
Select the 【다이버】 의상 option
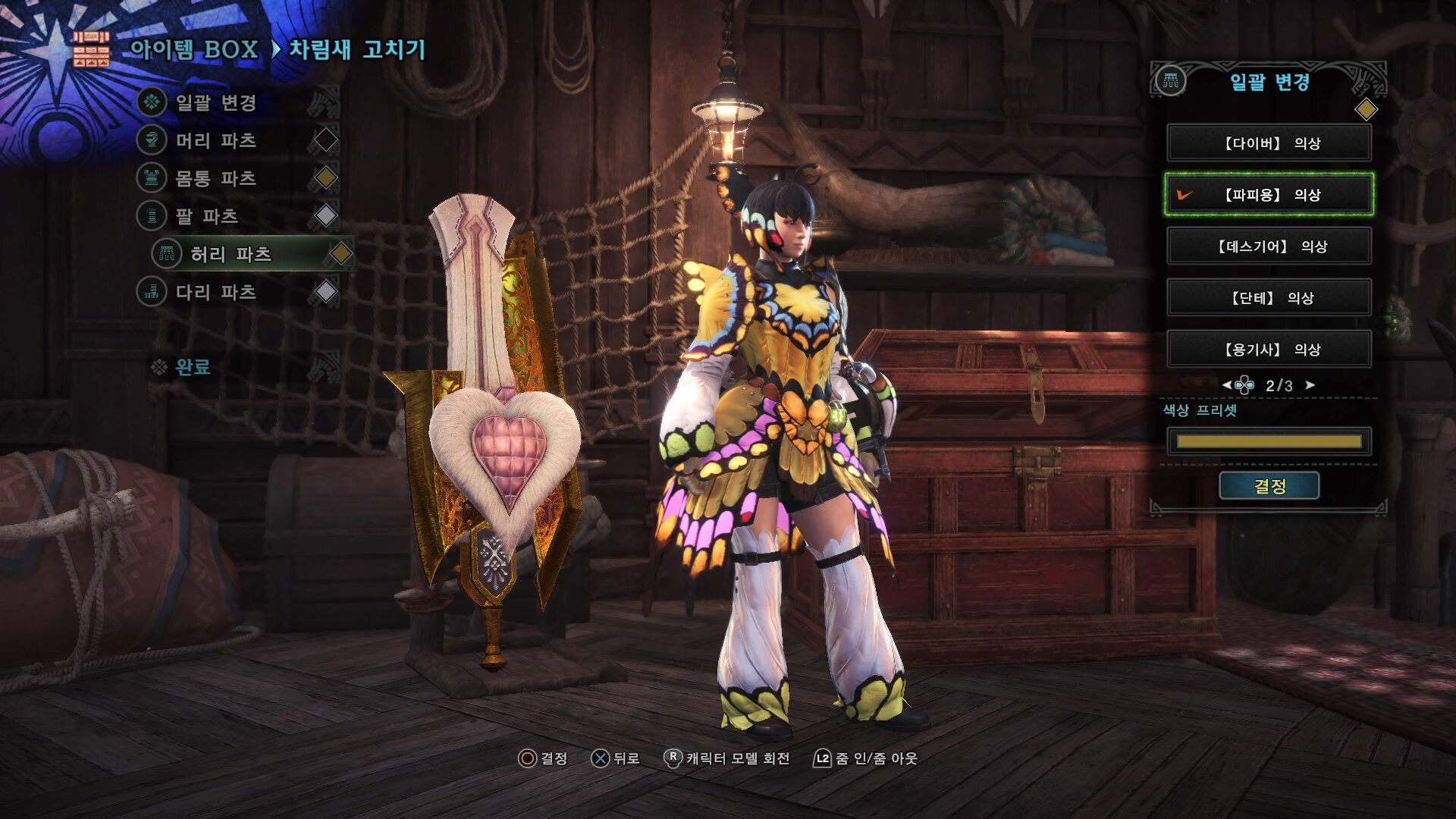pos(1269,143)
